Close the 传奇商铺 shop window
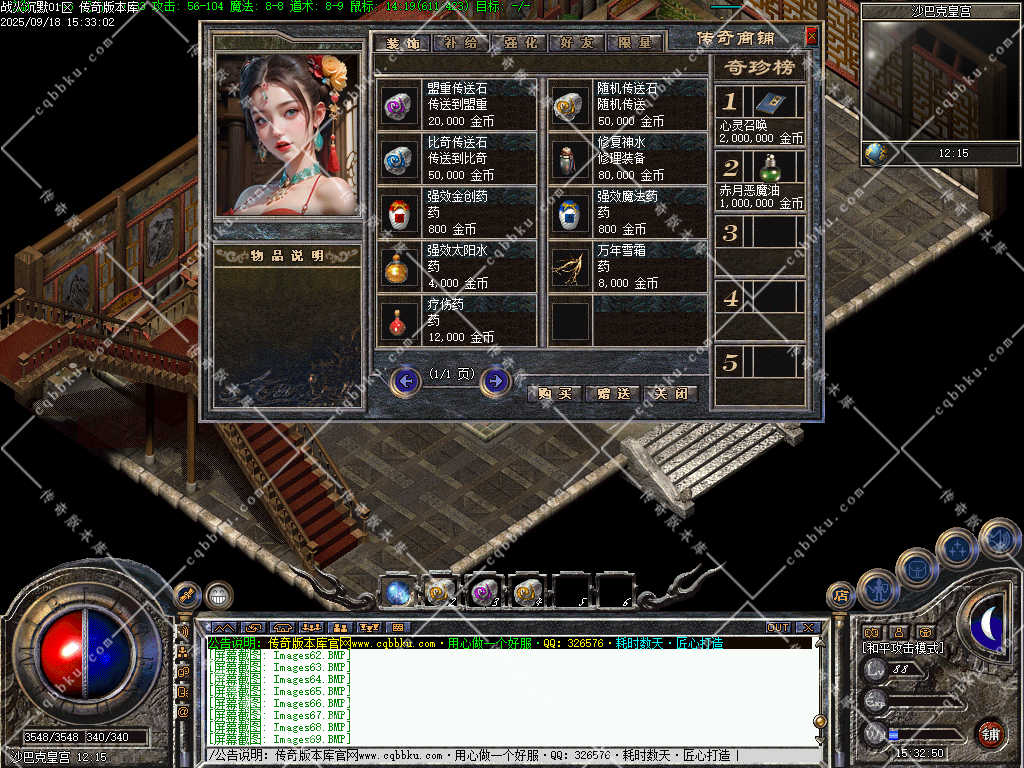Image resolution: width=1024 pixels, height=768 pixels. pos(811,36)
